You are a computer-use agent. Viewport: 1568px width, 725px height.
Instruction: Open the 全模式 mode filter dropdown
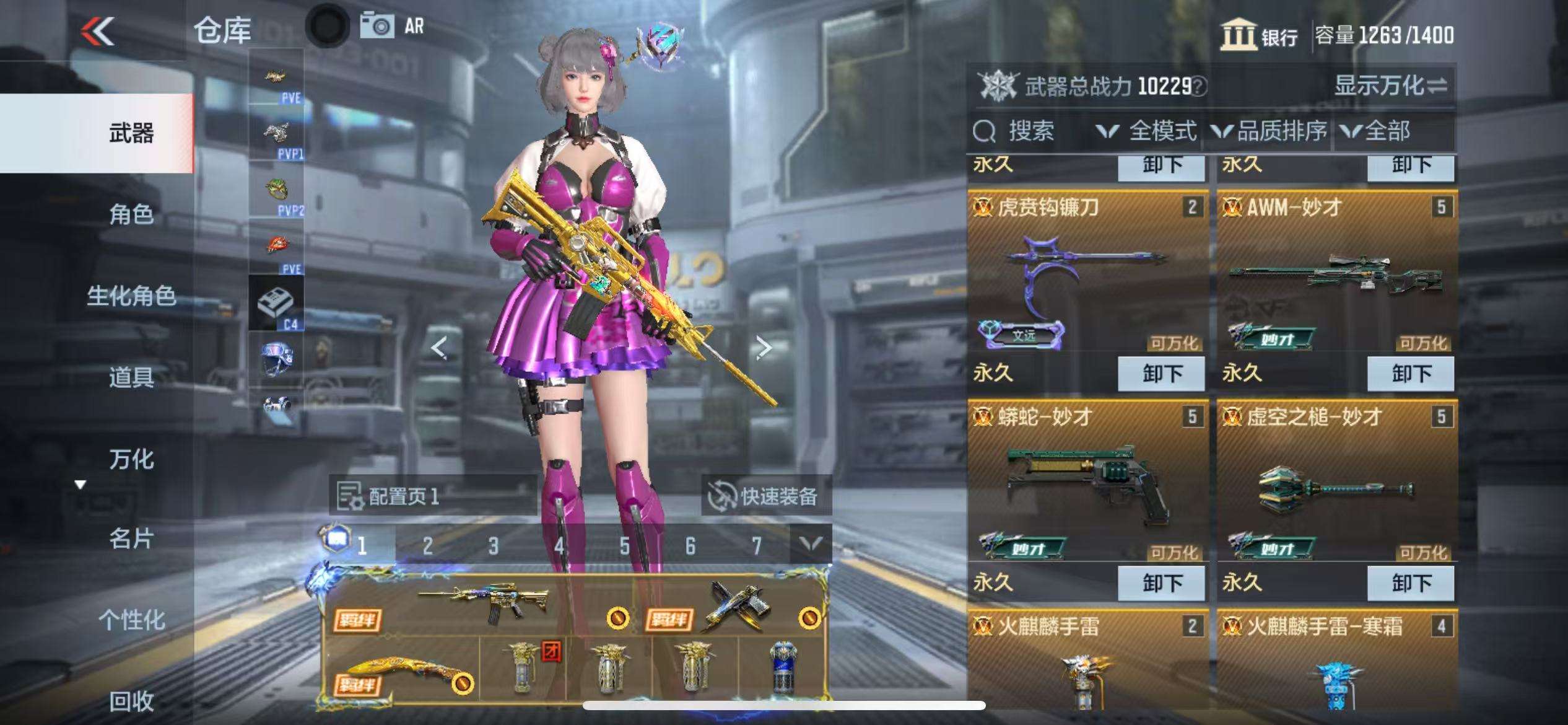coord(1147,131)
